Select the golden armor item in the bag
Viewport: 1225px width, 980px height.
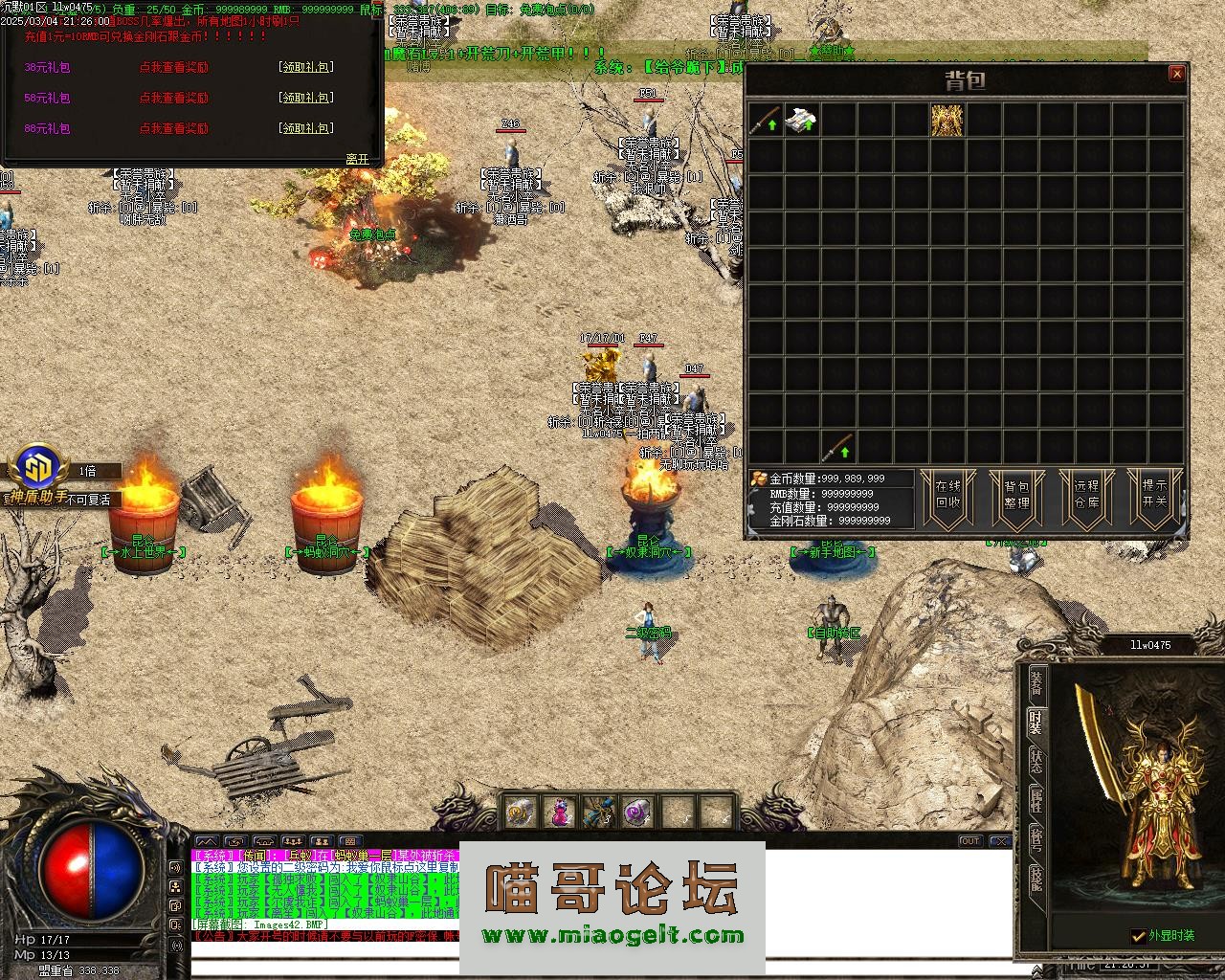(x=947, y=121)
